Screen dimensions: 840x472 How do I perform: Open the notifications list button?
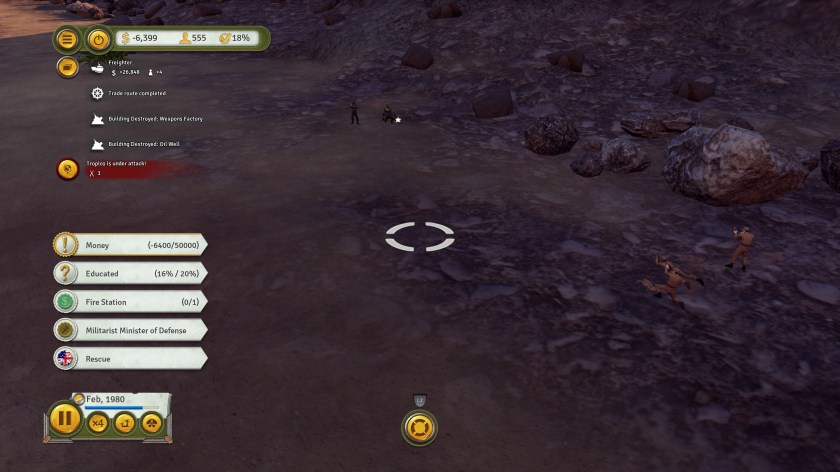(x=68, y=67)
